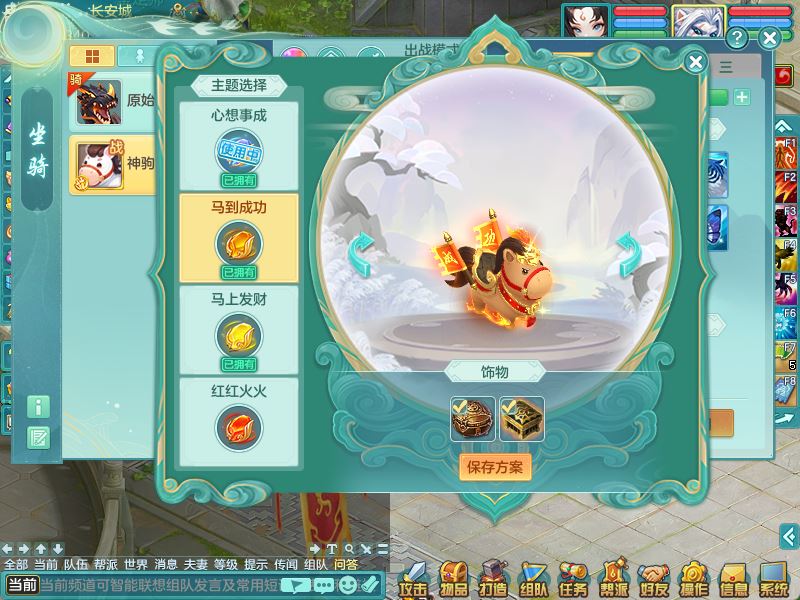
Task: Rotate the mount preview with the right arrow
Action: point(628,255)
